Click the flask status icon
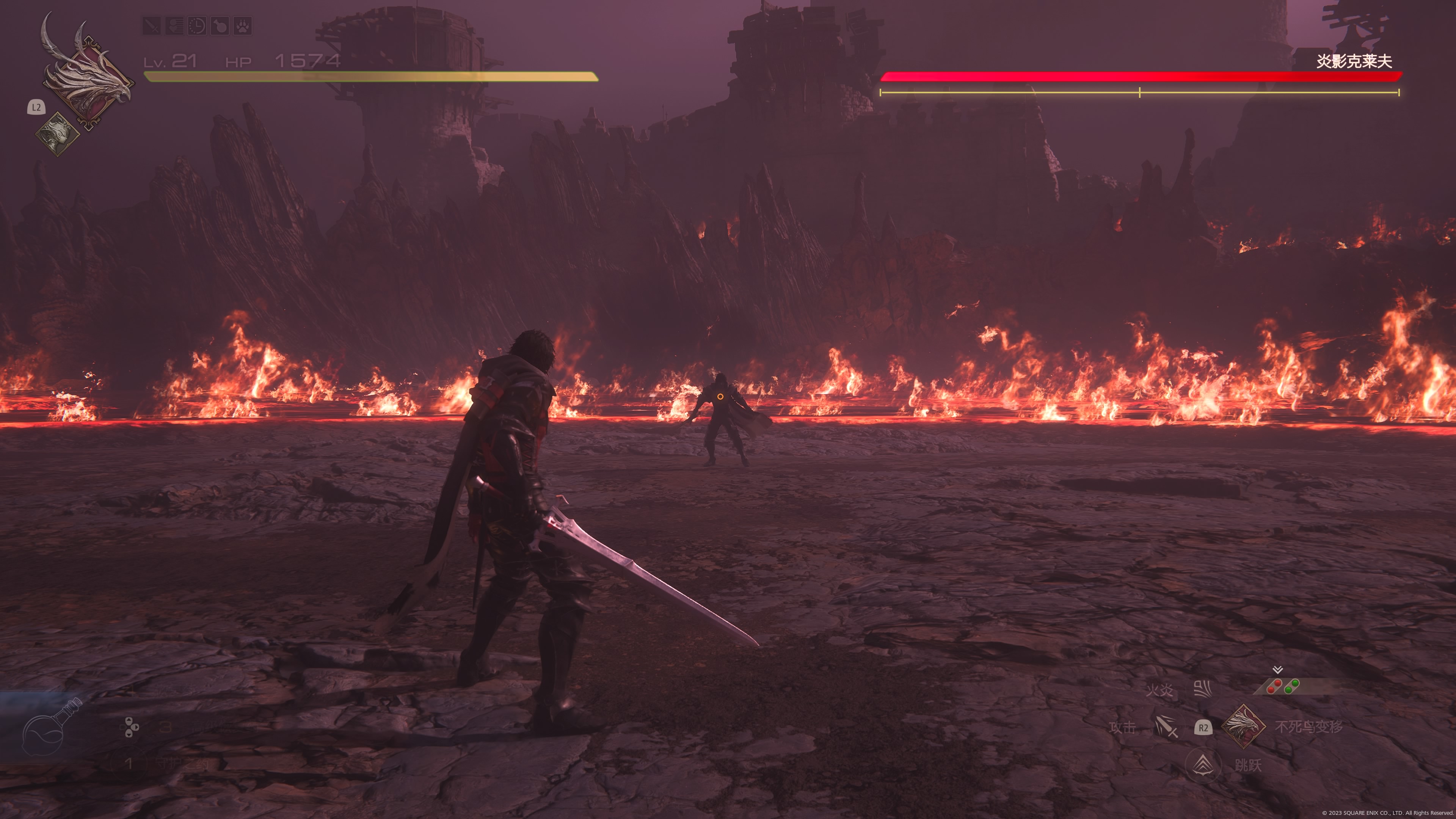This screenshot has width=1456, height=819. click(x=219, y=25)
